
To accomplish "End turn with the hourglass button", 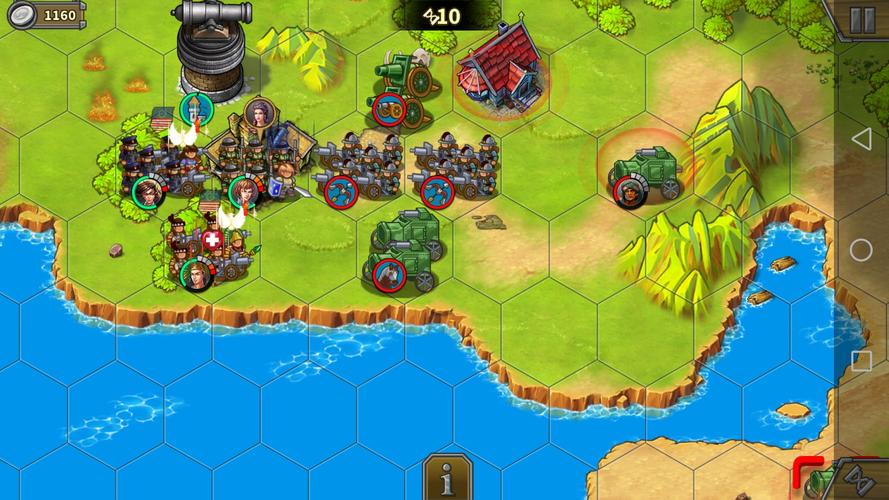I will [x=861, y=481].
